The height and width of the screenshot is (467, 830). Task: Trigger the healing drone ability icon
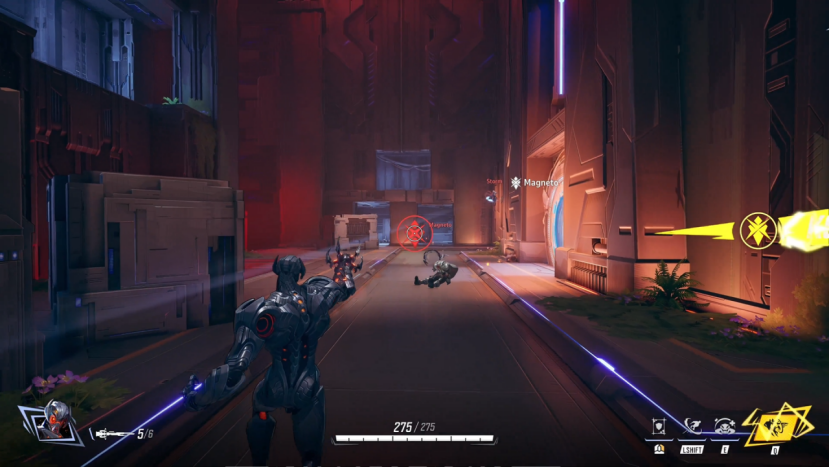coord(725,426)
